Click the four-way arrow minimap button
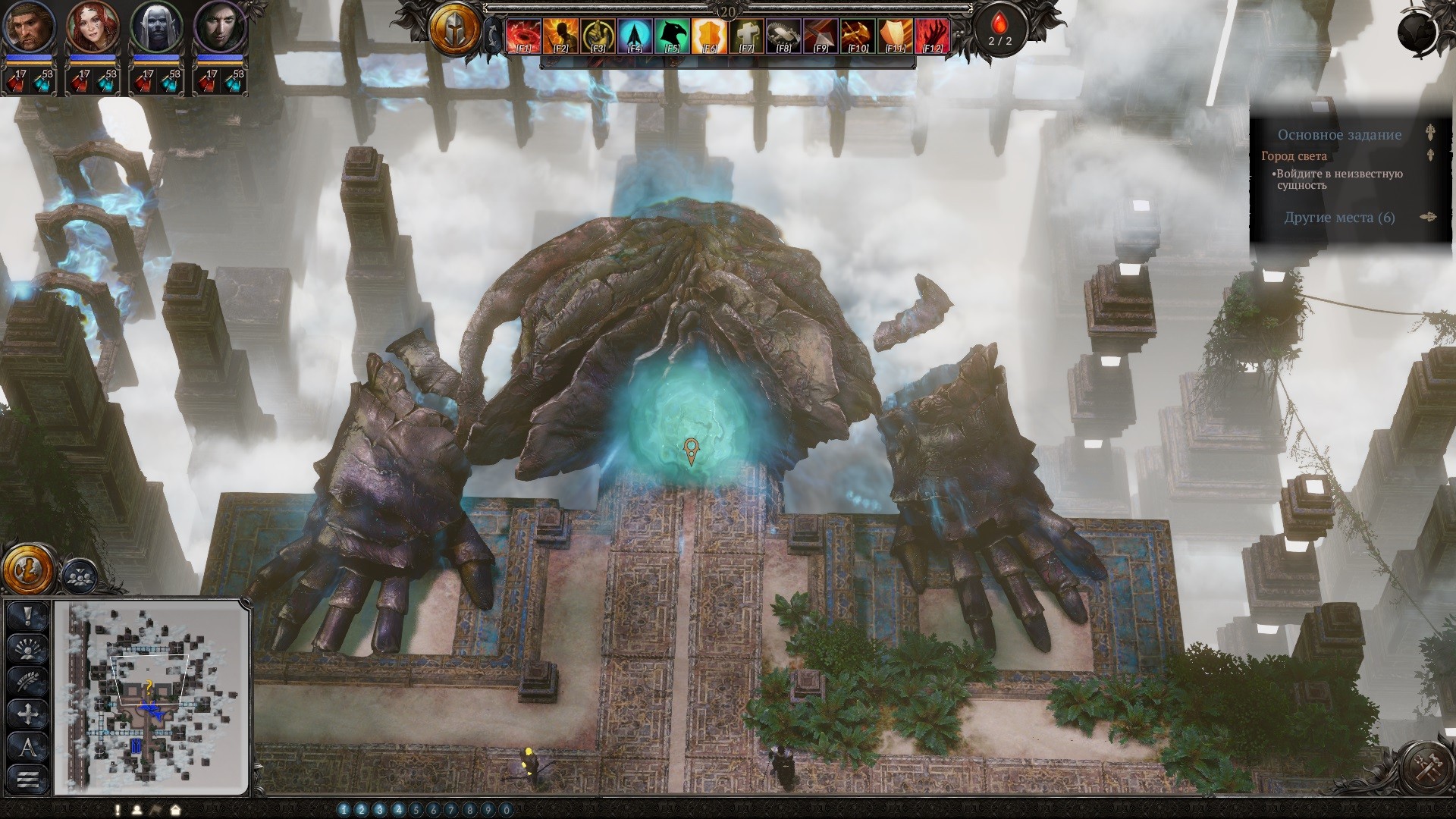1456x819 pixels. 28,714
